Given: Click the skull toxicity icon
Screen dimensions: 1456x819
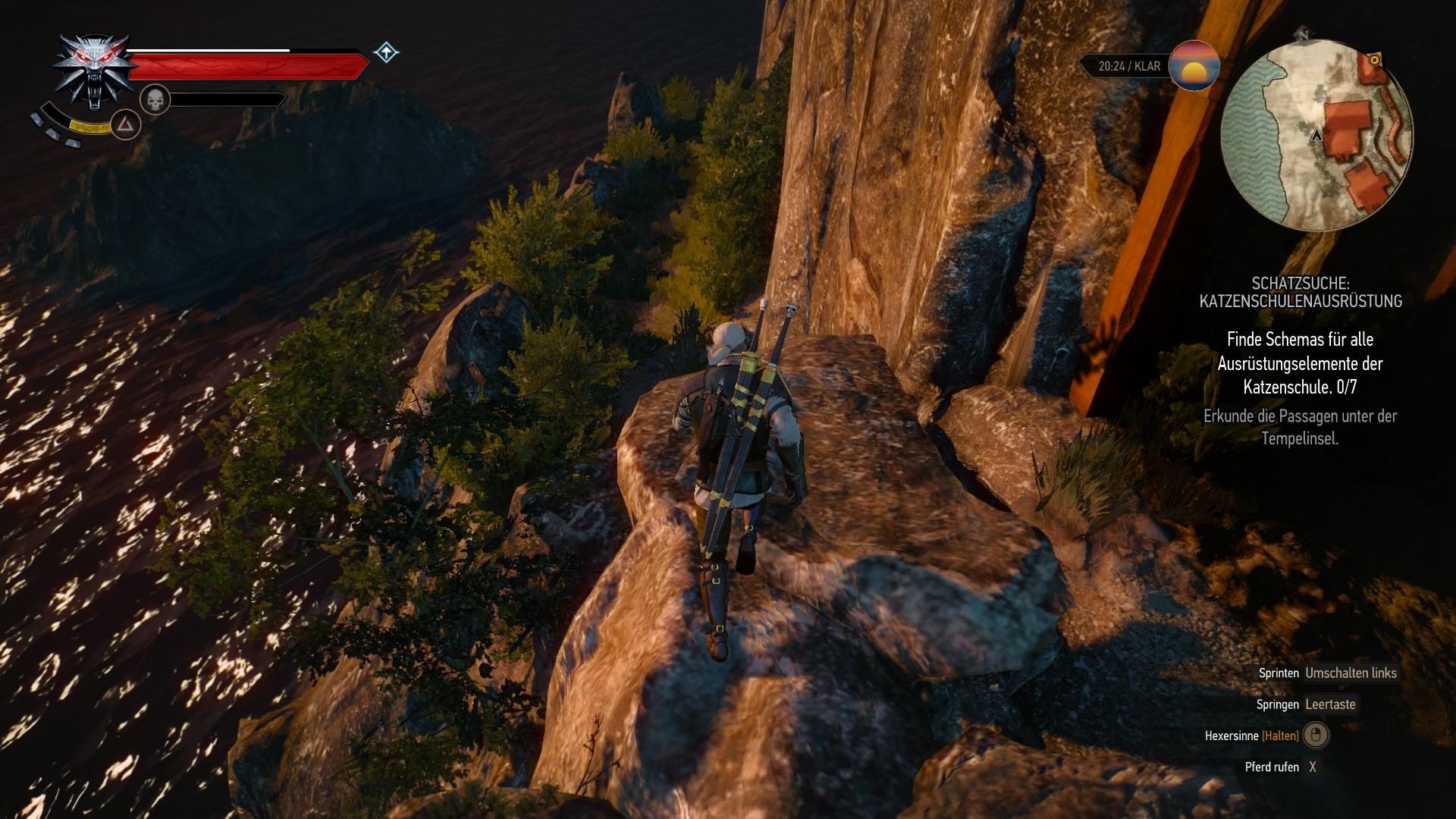Looking at the screenshot, I should pyautogui.click(x=155, y=99).
